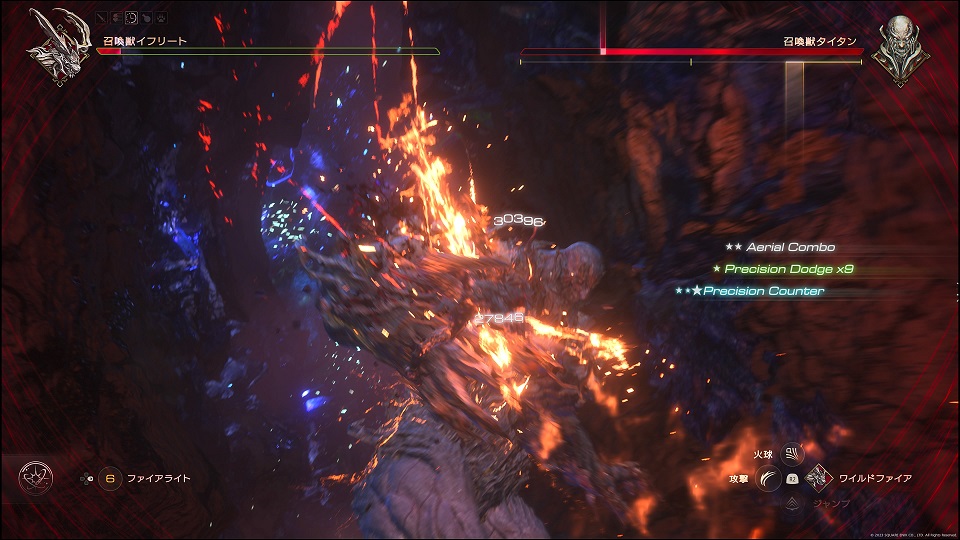This screenshot has width=960, height=540.
Task: Use the ファイアライト item slot
Action: tap(110, 479)
